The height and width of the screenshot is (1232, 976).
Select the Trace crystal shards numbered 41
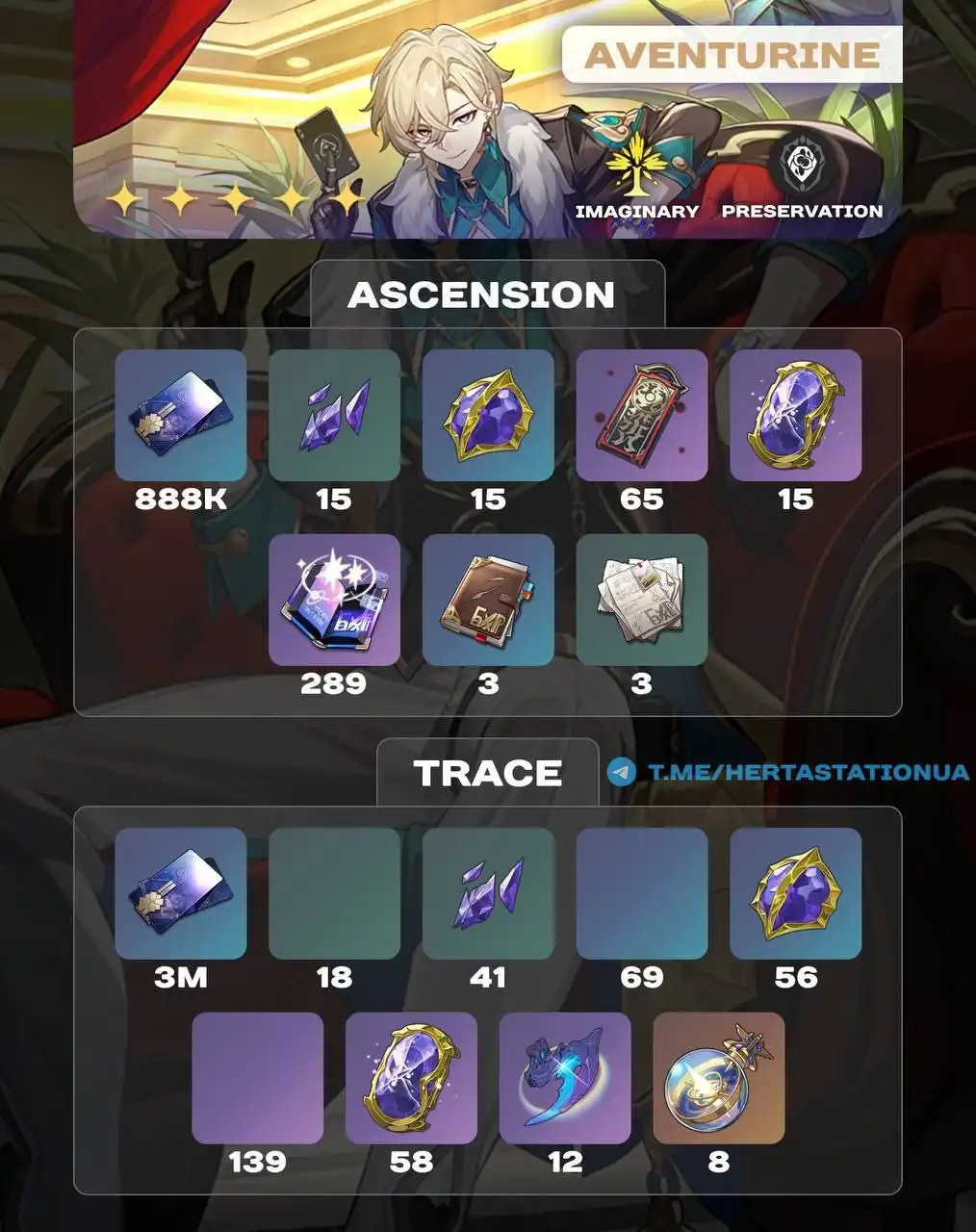488,892
